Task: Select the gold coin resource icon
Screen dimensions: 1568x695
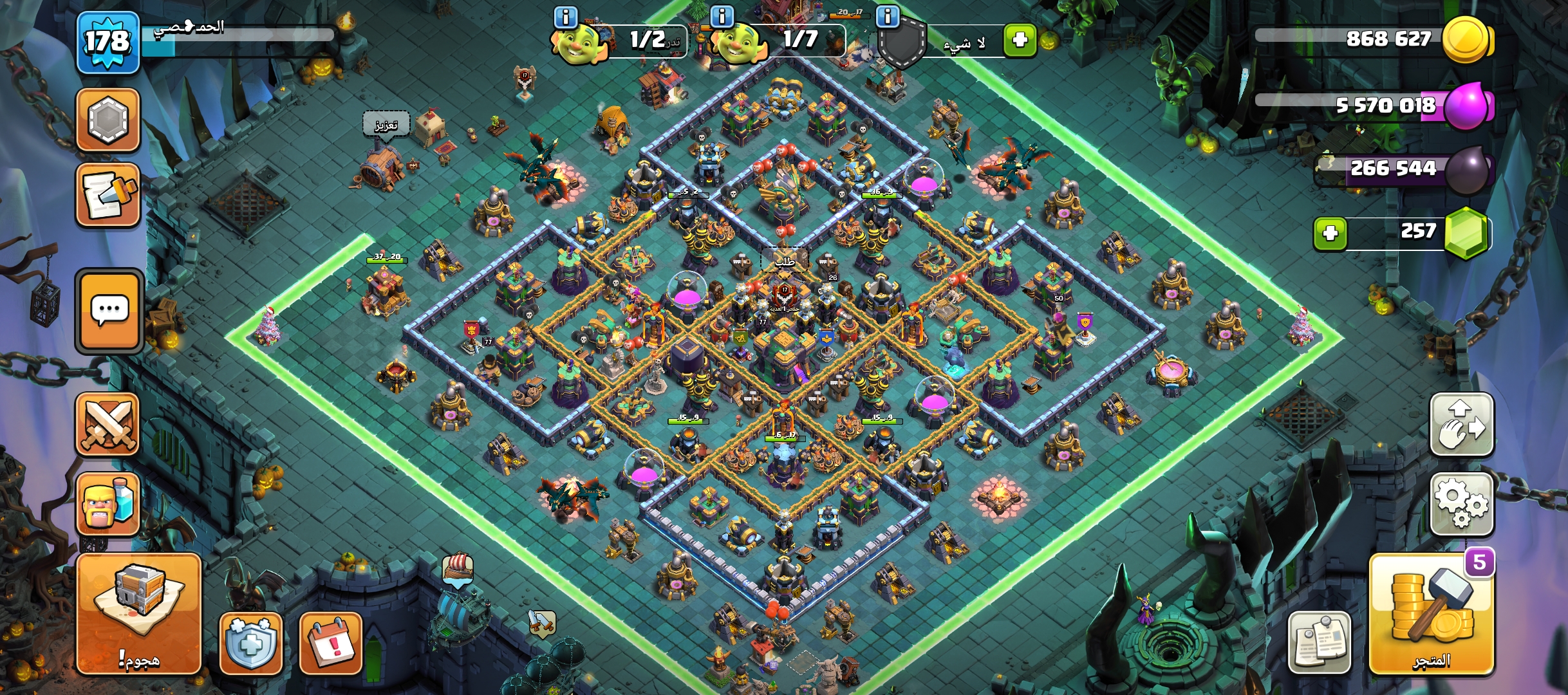Action: pos(1466,40)
